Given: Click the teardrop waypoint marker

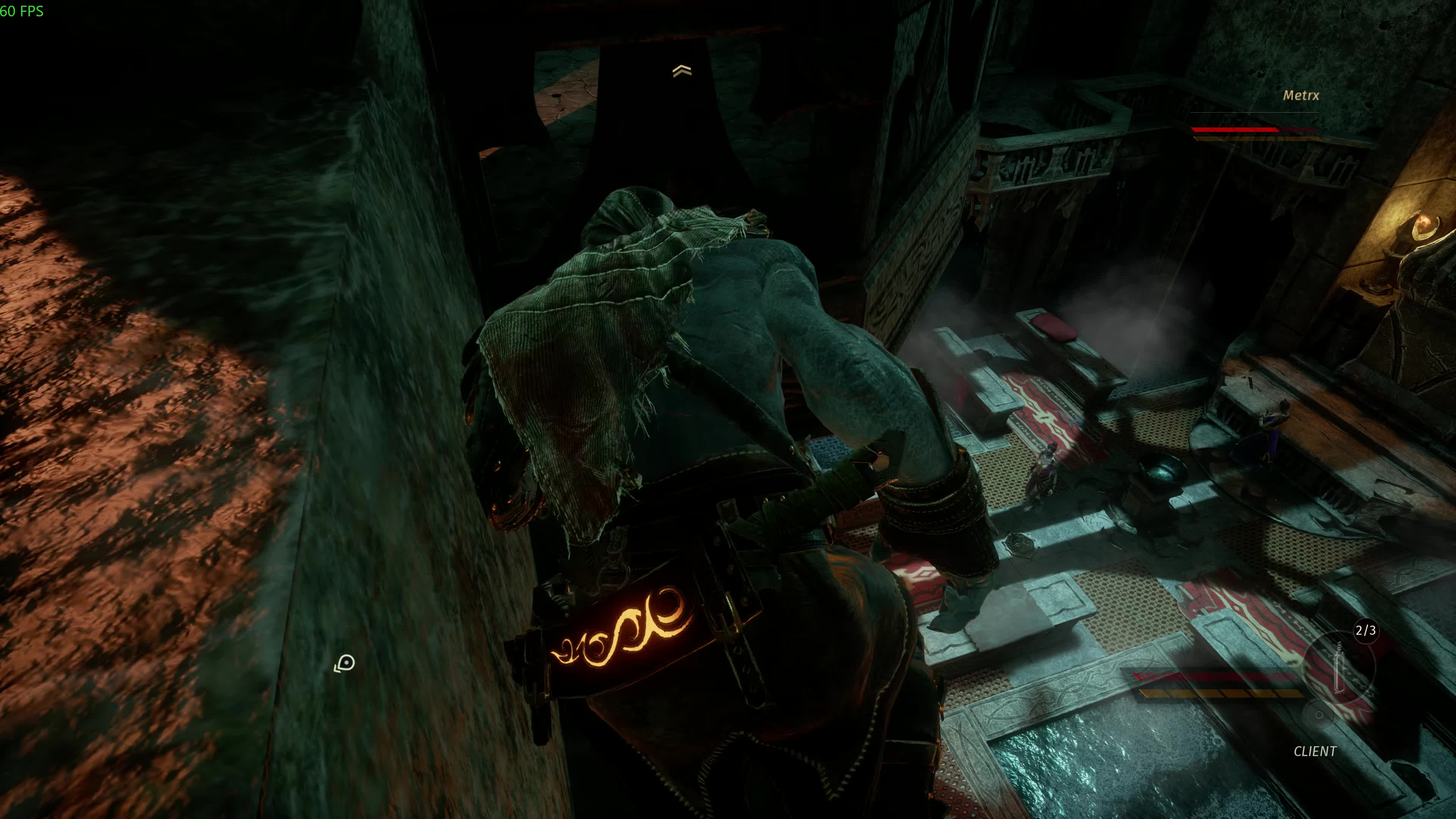Looking at the screenshot, I should click(345, 663).
